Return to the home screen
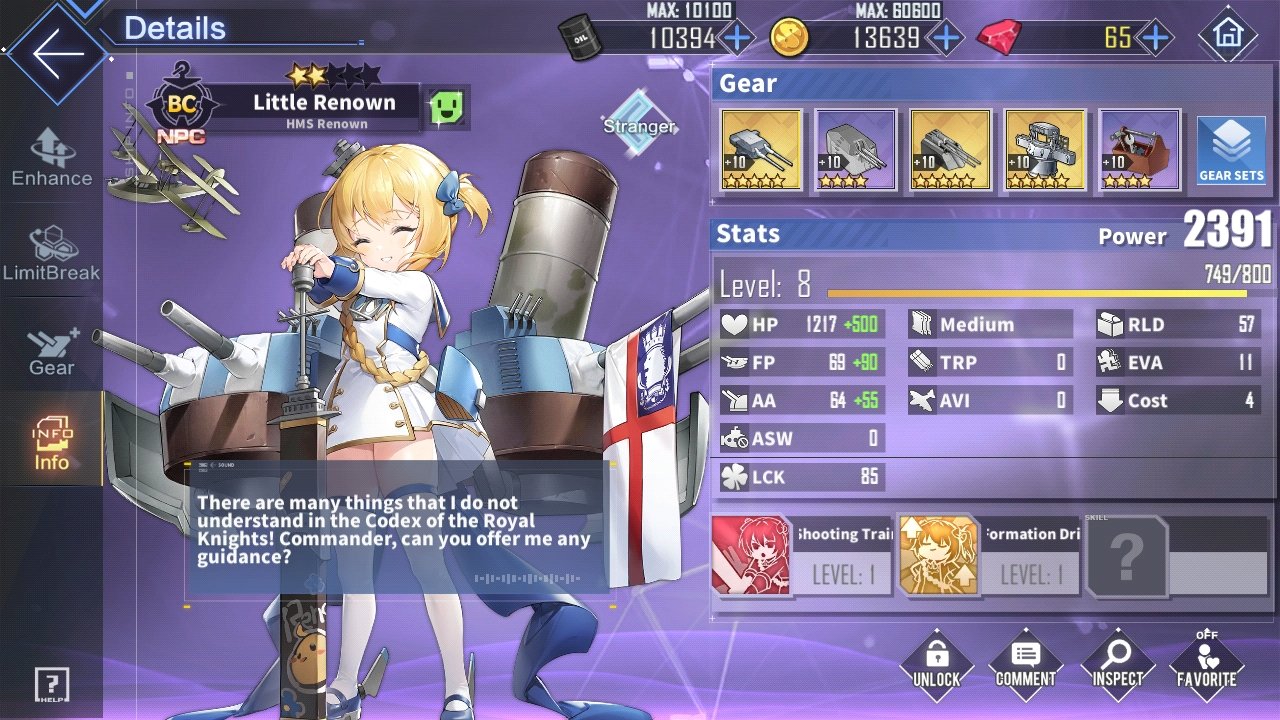 [1227, 35]
